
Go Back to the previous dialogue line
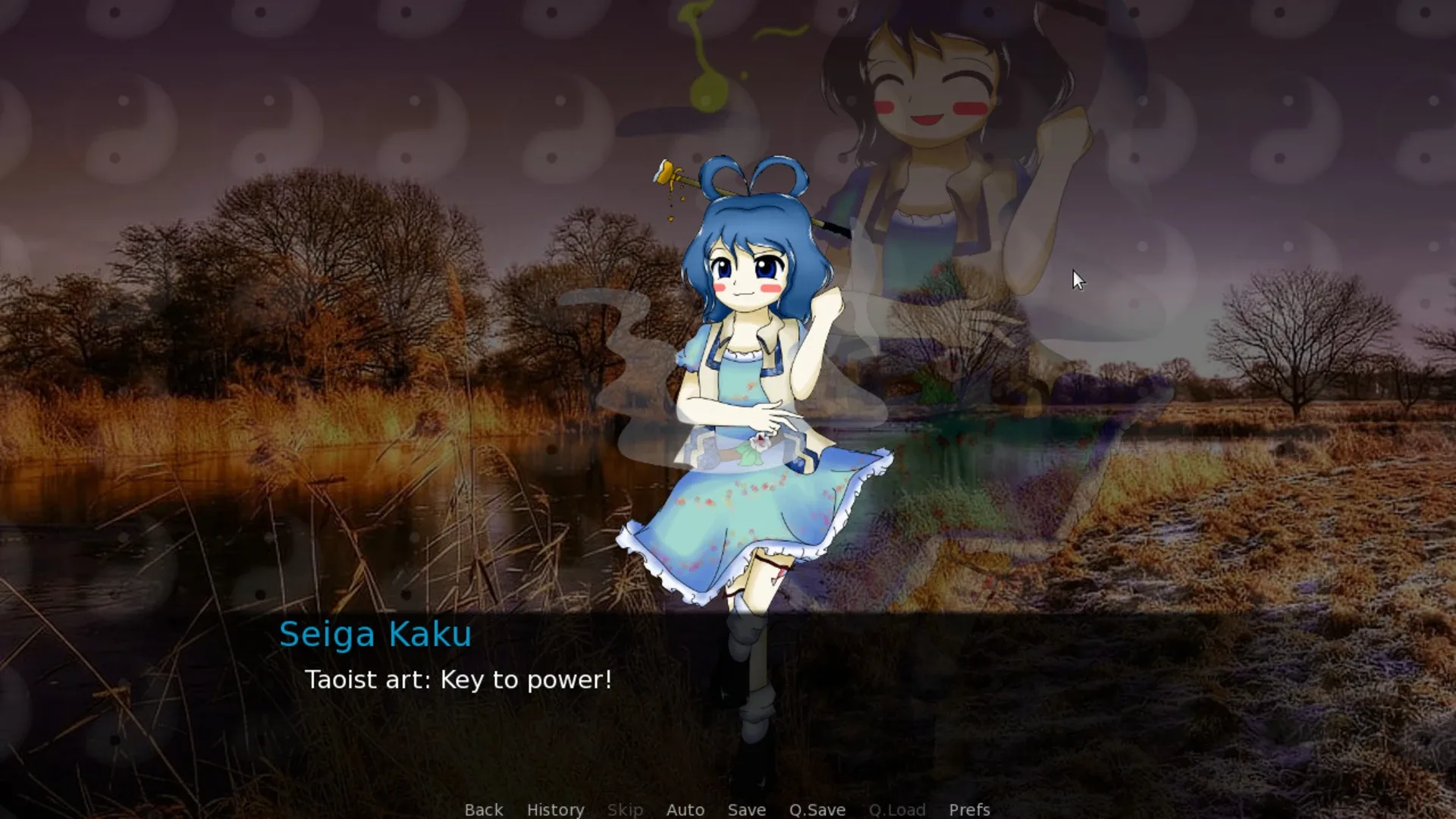point(483,809)
